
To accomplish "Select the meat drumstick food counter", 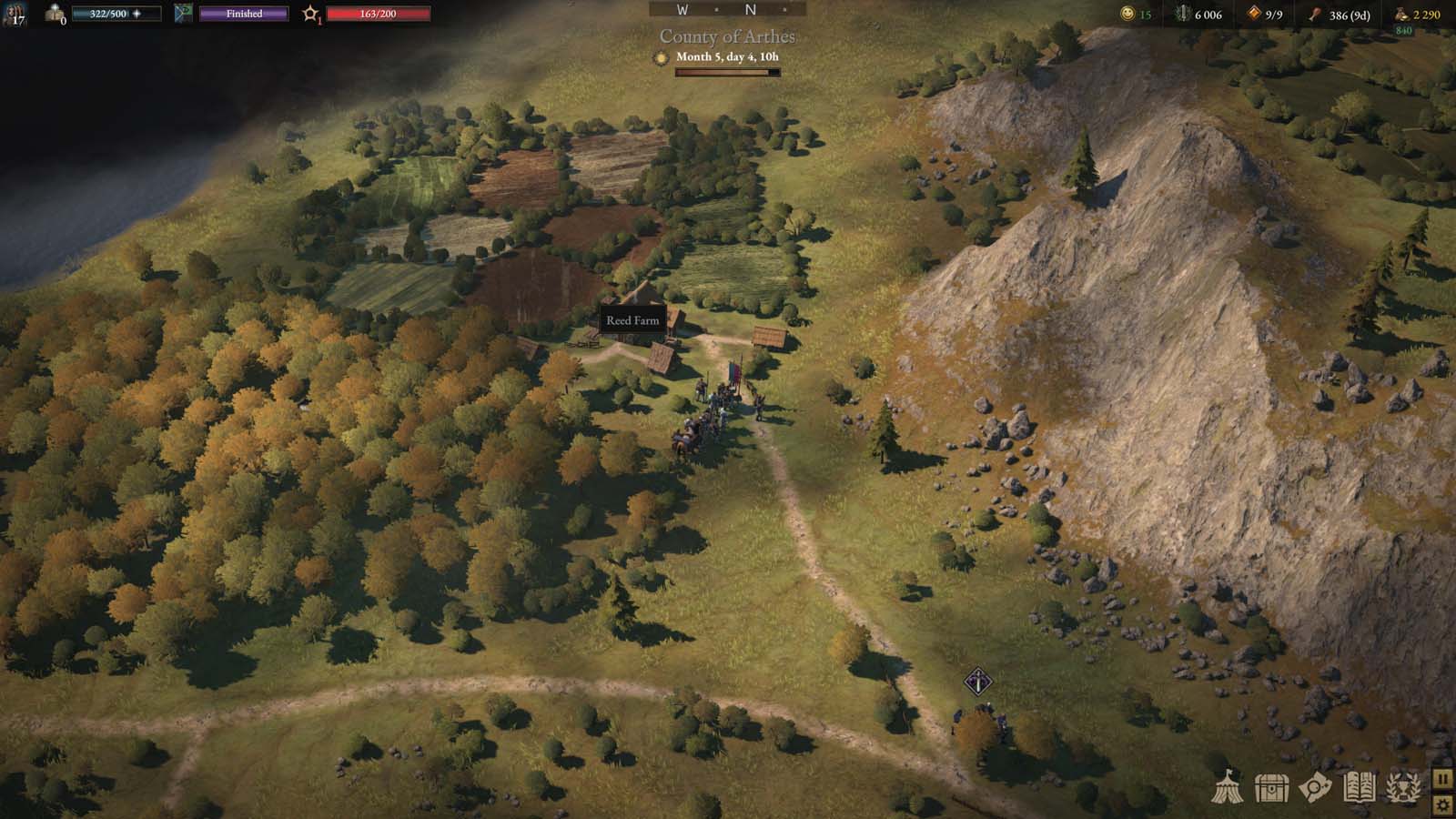I will point(1317,14).
